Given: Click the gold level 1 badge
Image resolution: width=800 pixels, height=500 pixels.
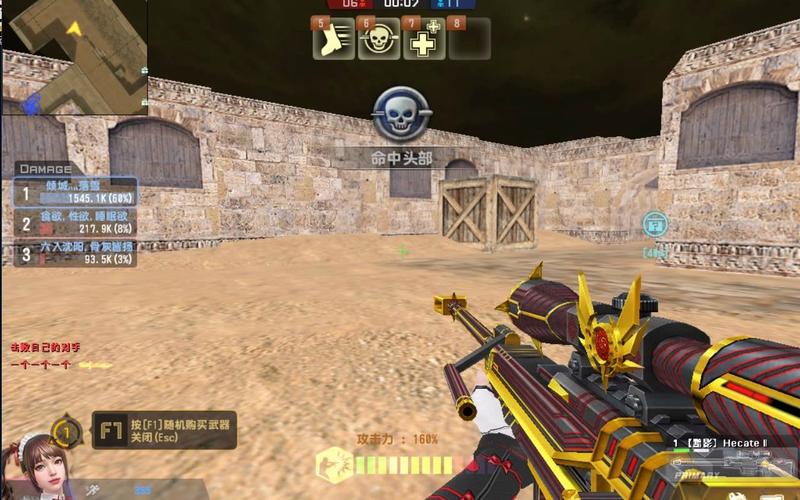Looking at the screenshot, I should pos(67,433).
